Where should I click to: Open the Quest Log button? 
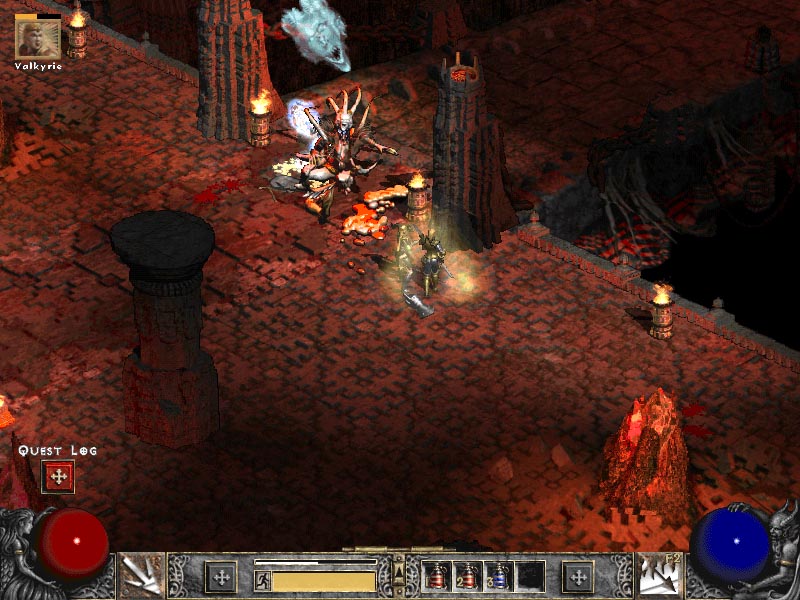pyautogui.click(x=58, y=477)
